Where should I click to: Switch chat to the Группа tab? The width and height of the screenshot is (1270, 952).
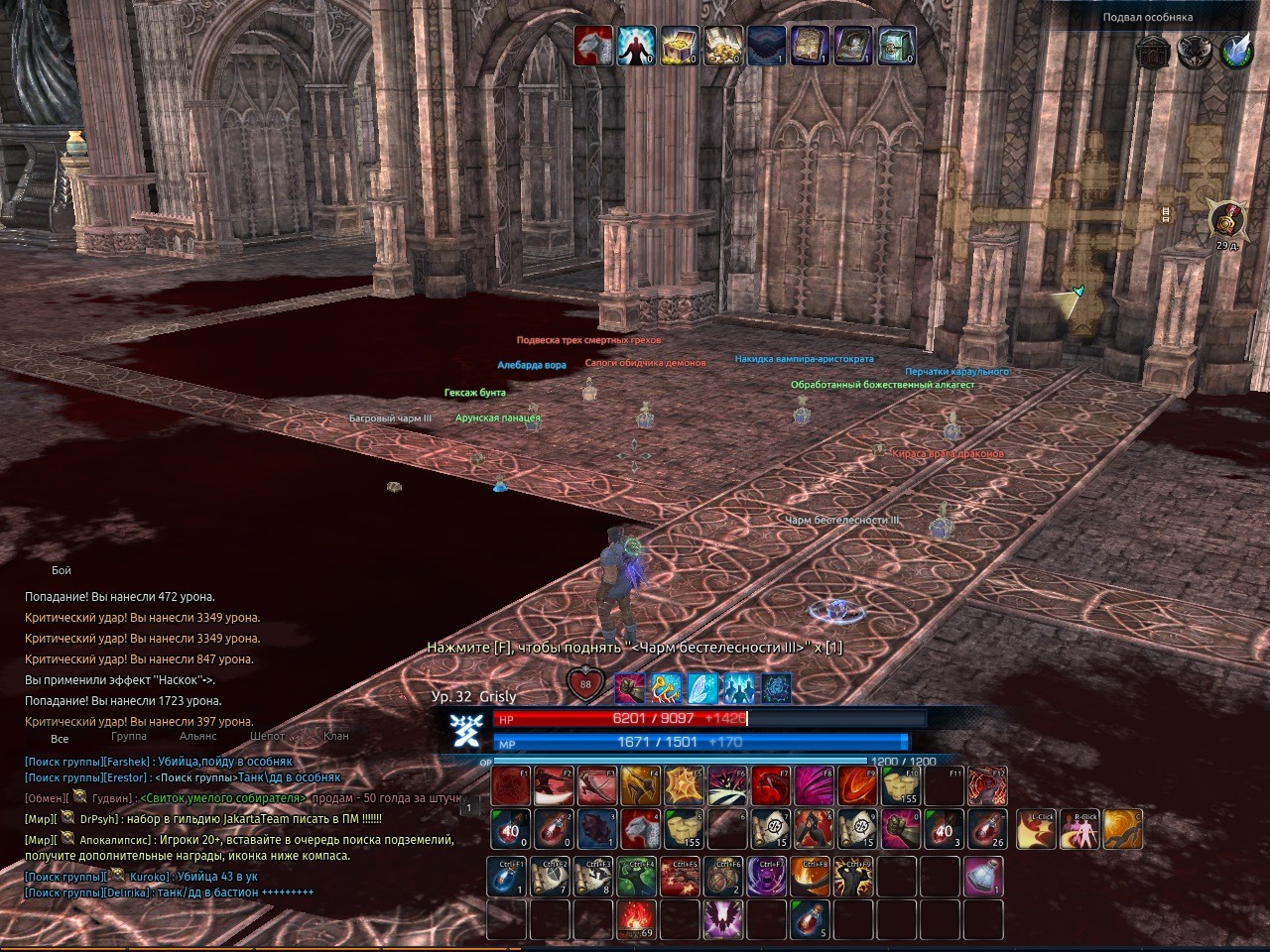click(129, 736)
